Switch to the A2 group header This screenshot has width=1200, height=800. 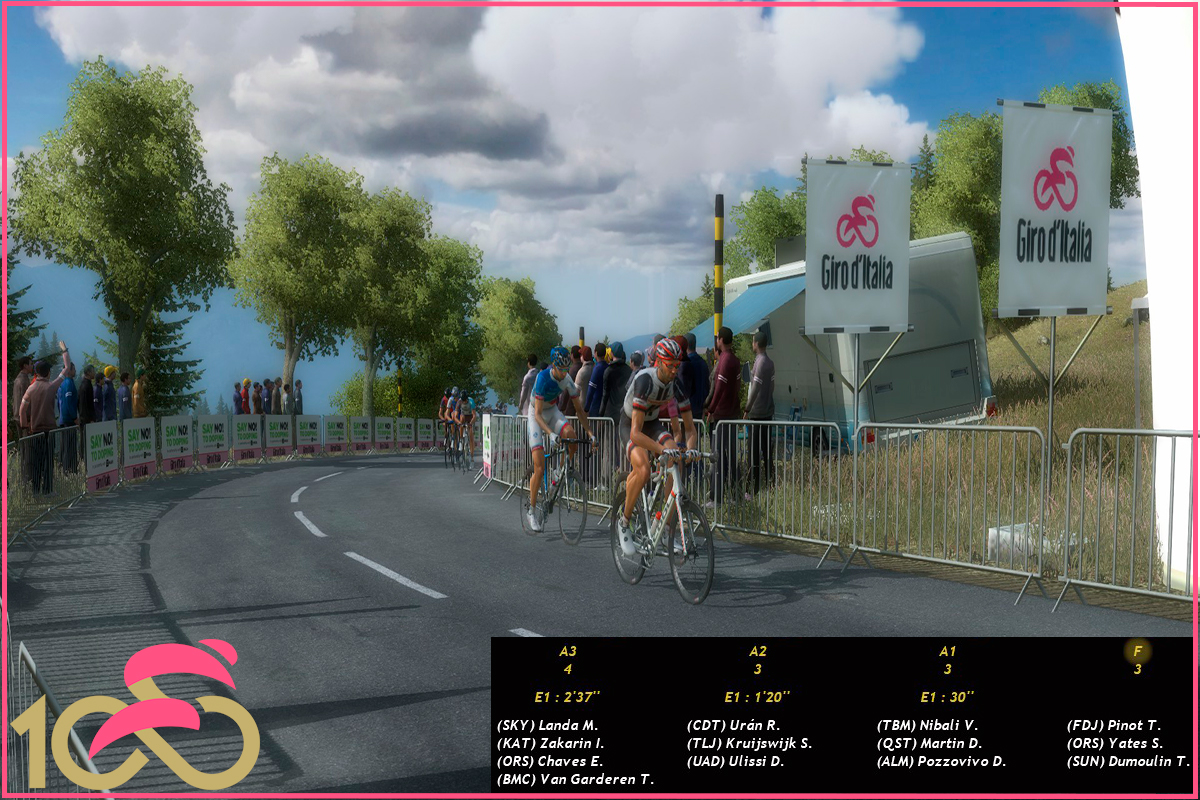(x=758, y=652)
